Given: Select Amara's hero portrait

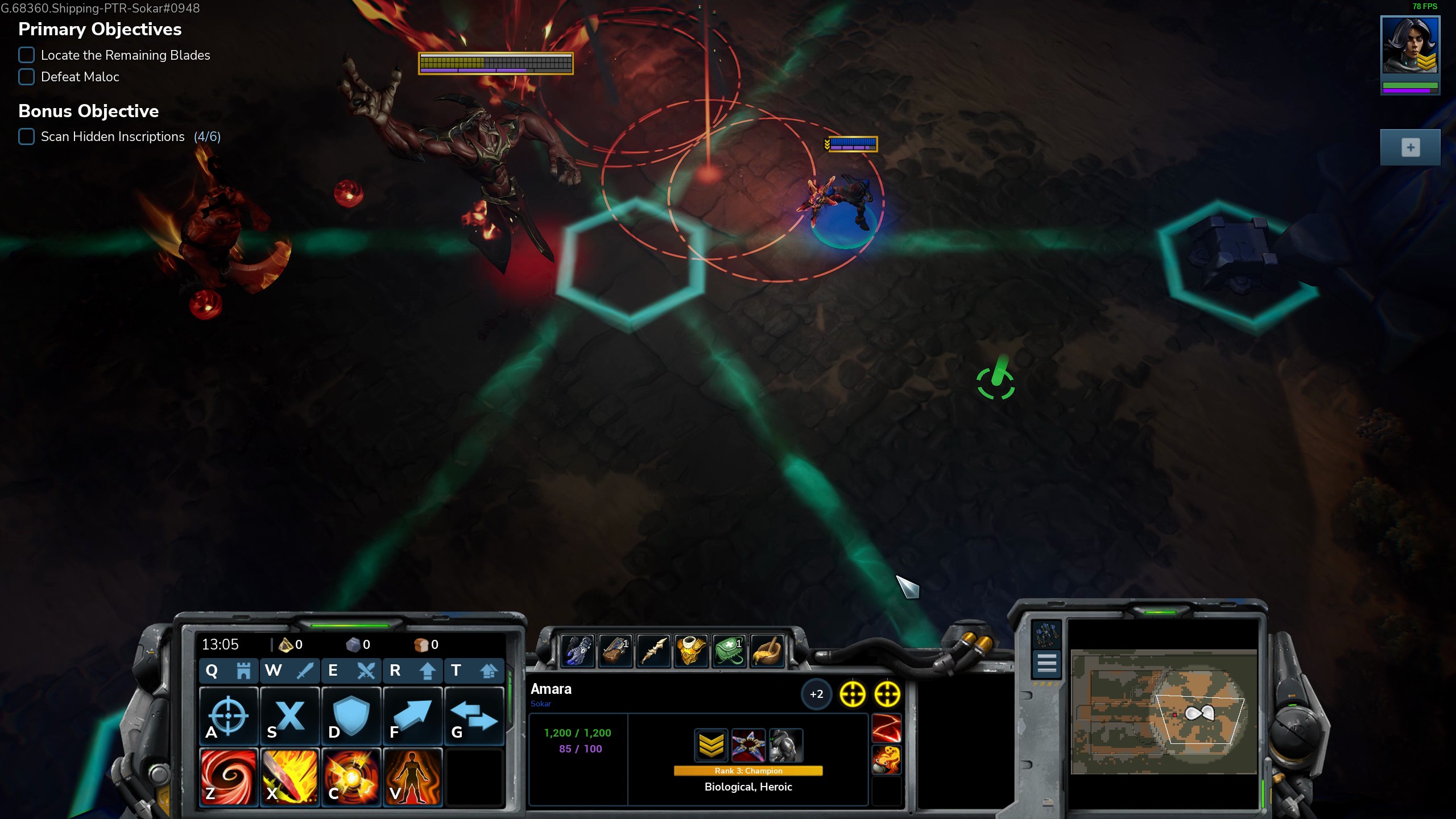Looking at the screenshot, I should pos(1410,45).
